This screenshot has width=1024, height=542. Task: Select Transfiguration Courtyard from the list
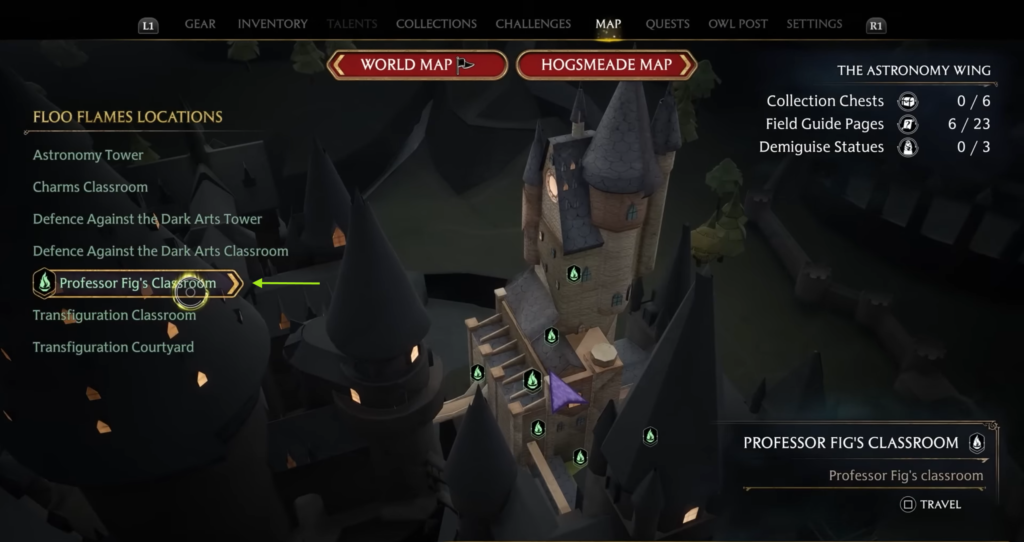[x=113, y=347]
